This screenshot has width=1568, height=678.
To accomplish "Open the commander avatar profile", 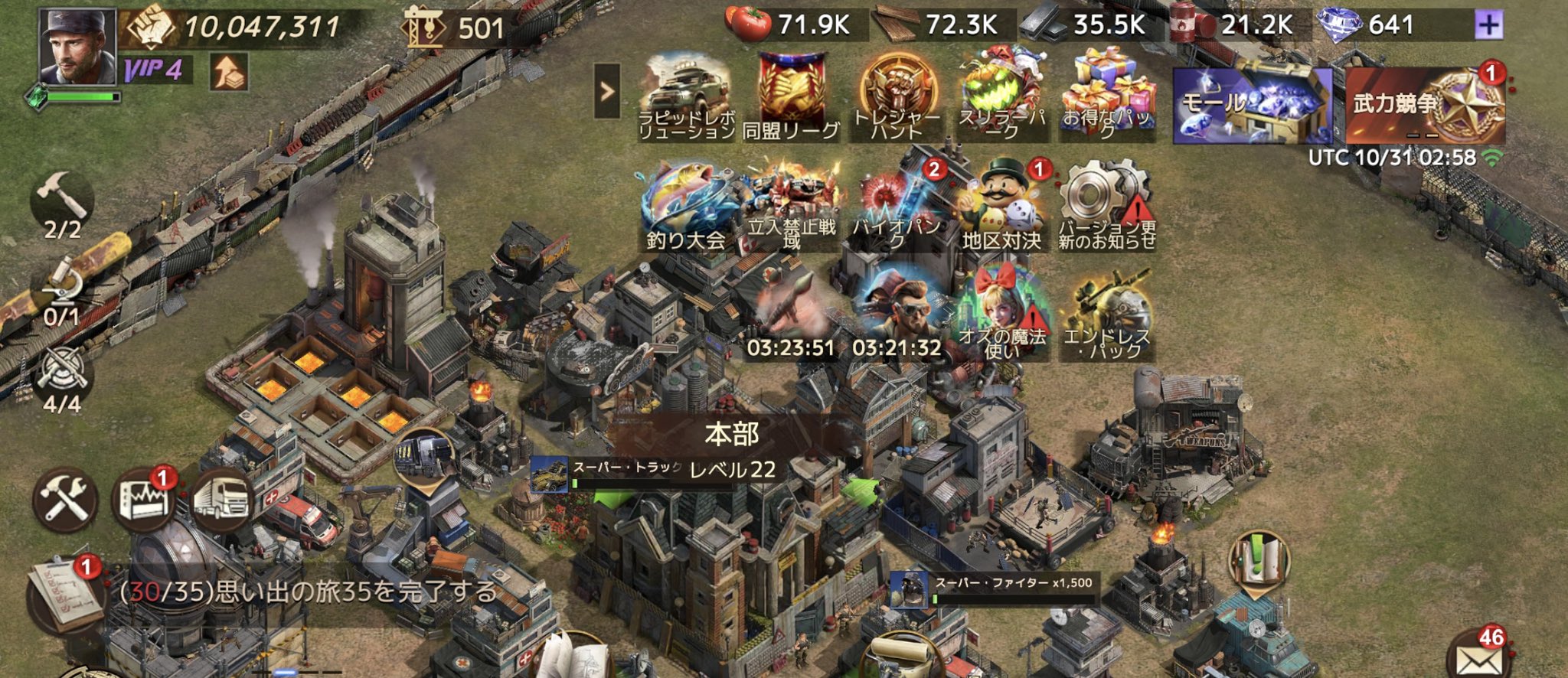I will click(77, 46).
